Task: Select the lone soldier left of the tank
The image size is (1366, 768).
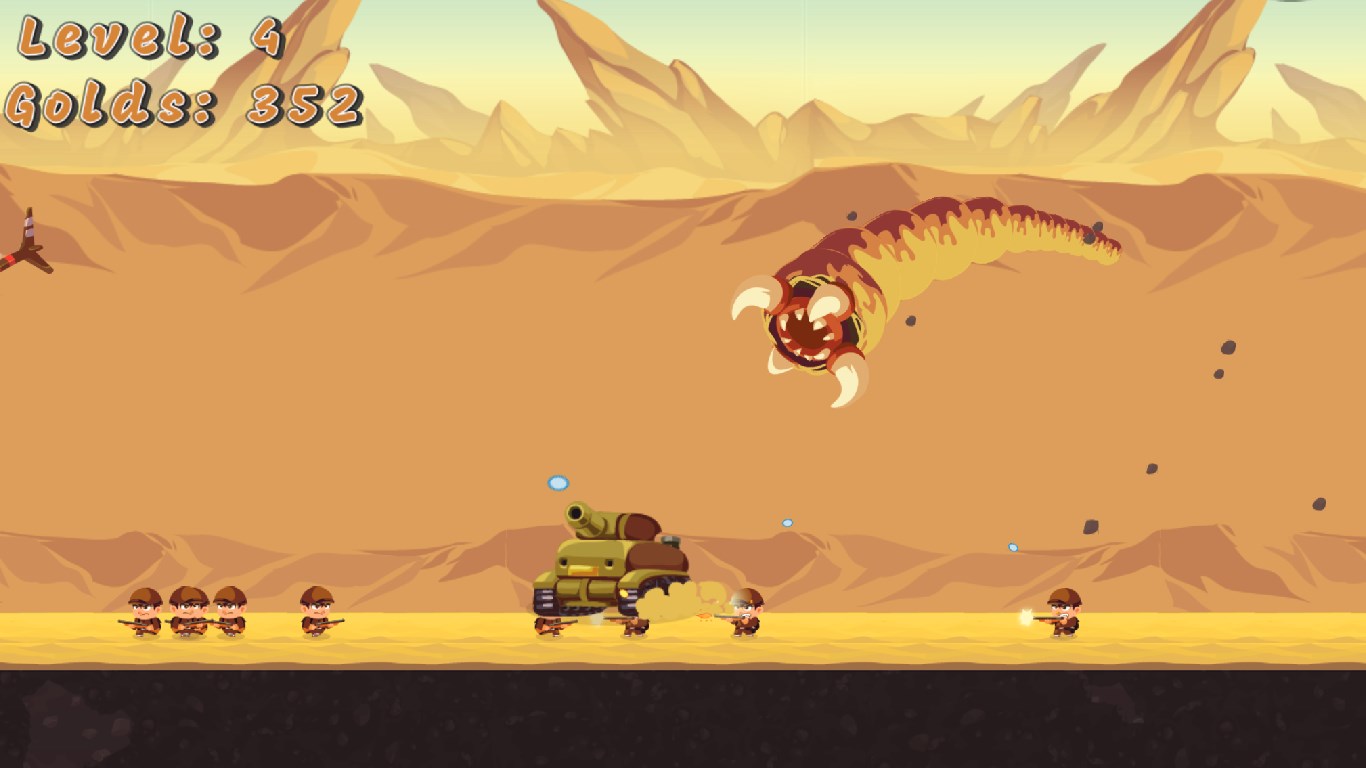Action: 315,617
